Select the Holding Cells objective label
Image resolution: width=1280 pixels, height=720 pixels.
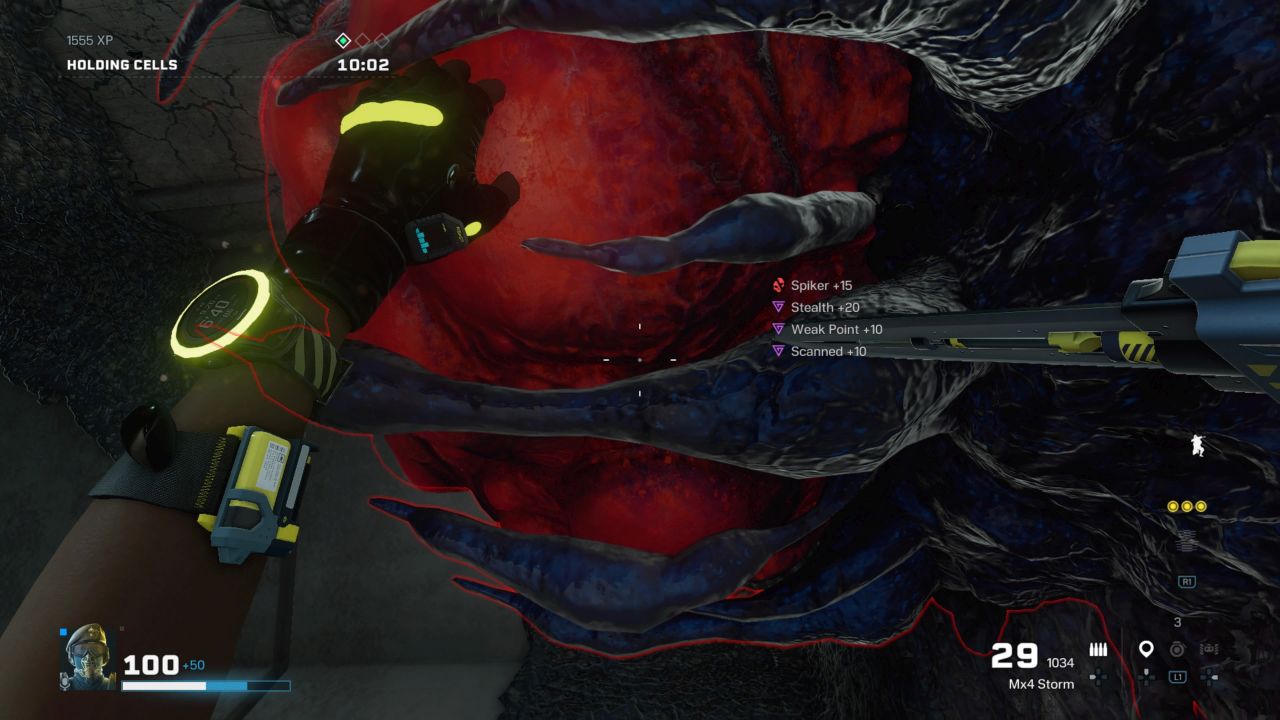coord(122,65)
